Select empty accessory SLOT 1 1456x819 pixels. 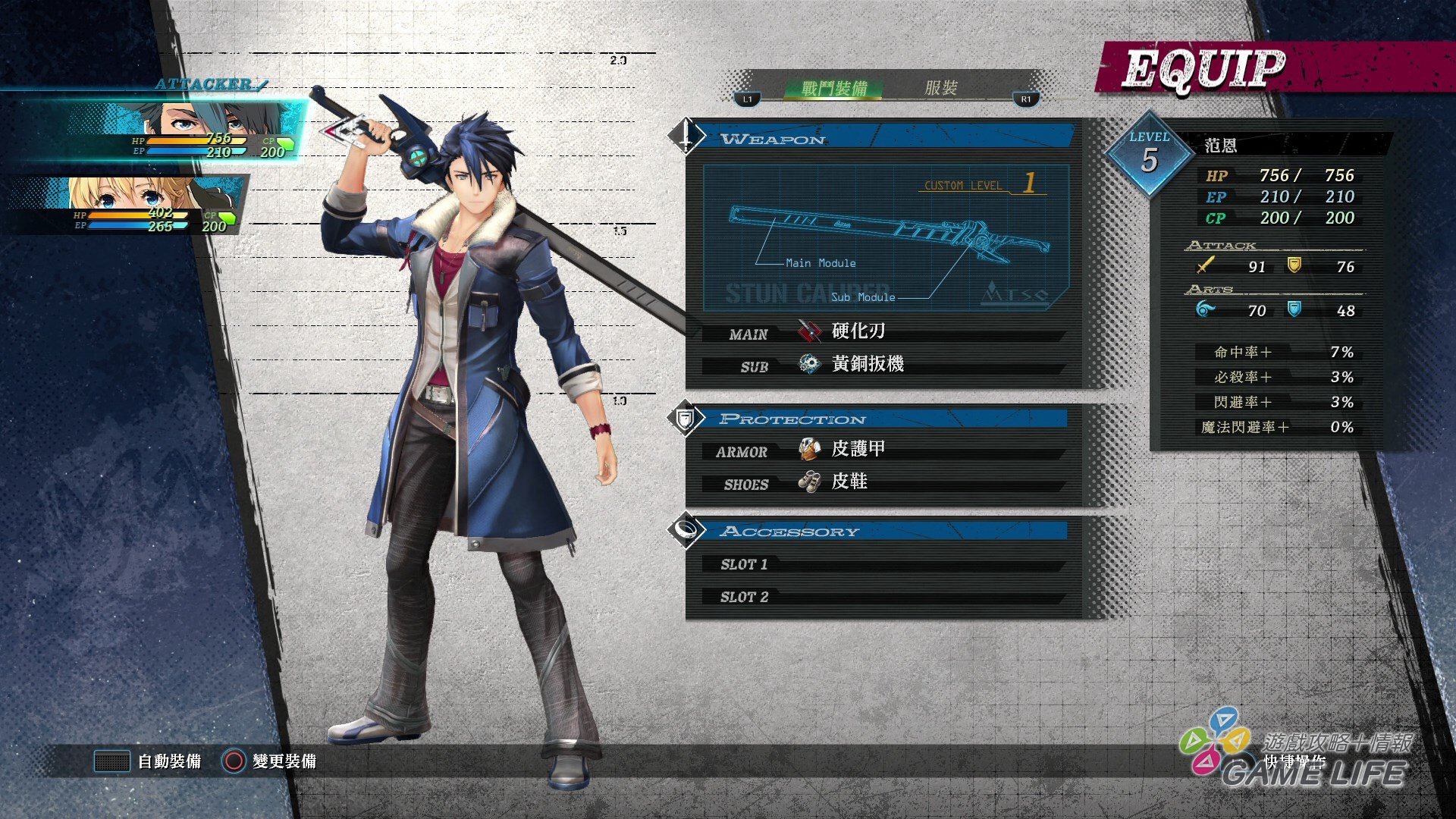tap(883, 564)
